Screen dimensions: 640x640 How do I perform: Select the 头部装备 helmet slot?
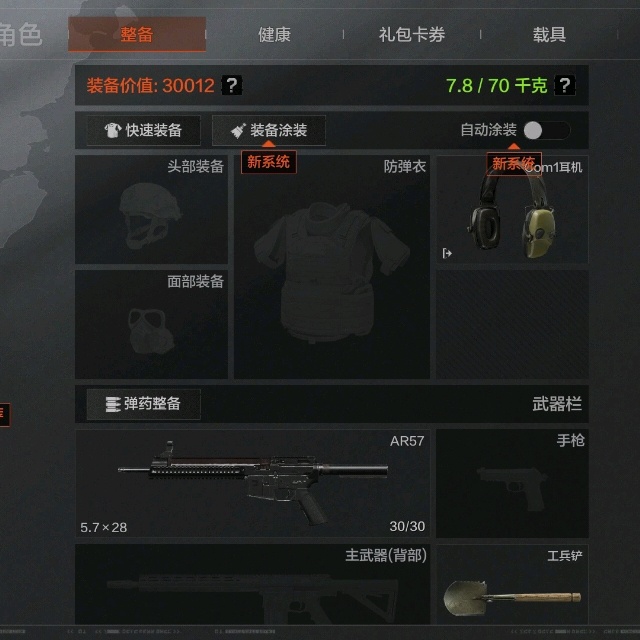[151, 209]
